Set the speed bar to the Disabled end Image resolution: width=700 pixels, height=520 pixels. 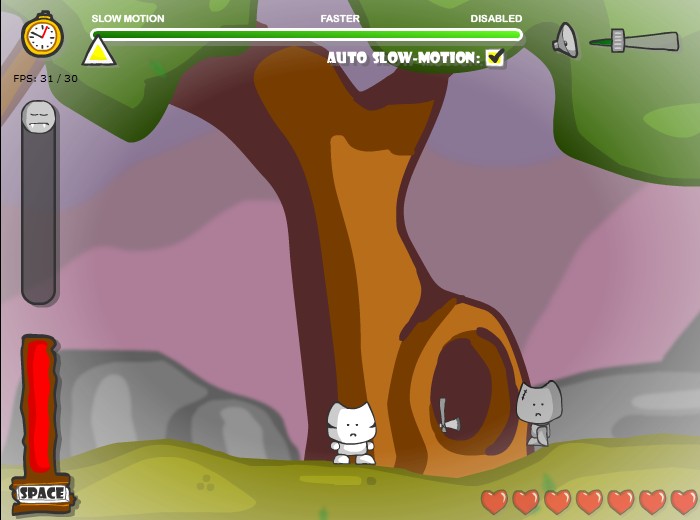[x=517, y=34]
